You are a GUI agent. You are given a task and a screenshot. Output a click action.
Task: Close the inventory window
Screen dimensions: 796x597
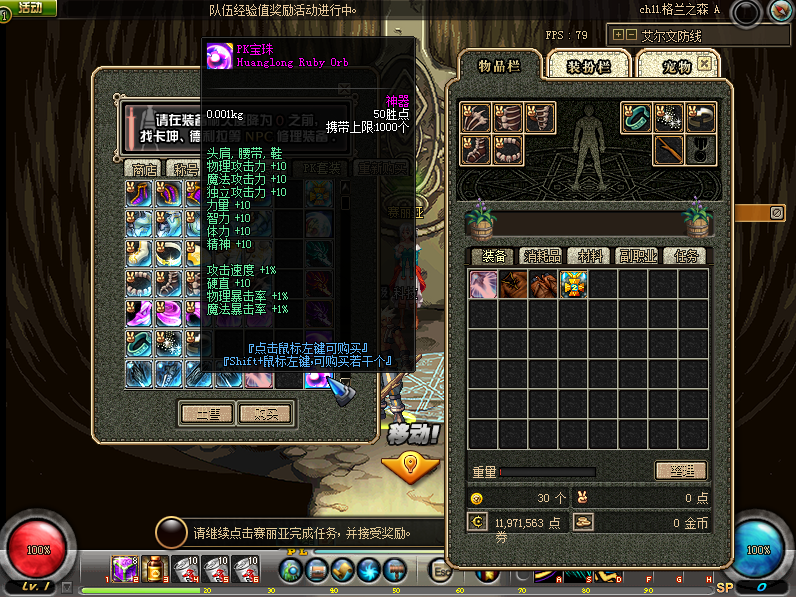point(705,62)
